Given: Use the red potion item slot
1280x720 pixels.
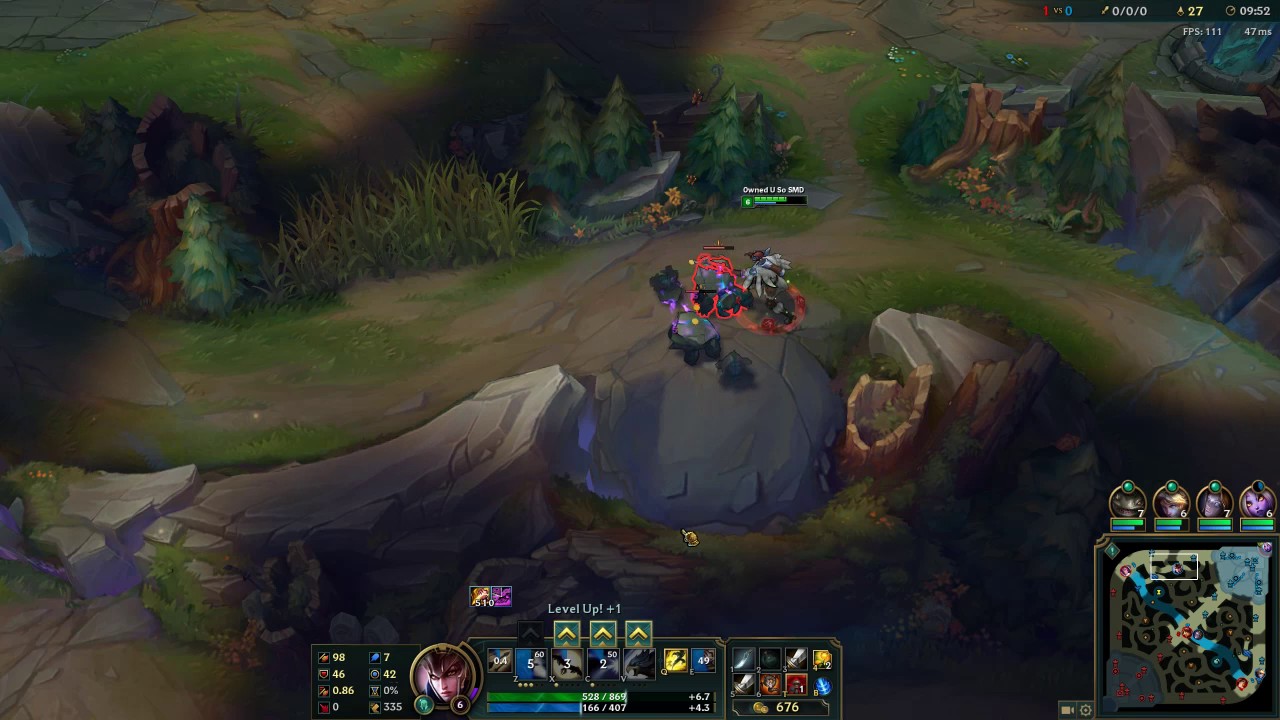Looking at the screenshot, I should point(796,685).
